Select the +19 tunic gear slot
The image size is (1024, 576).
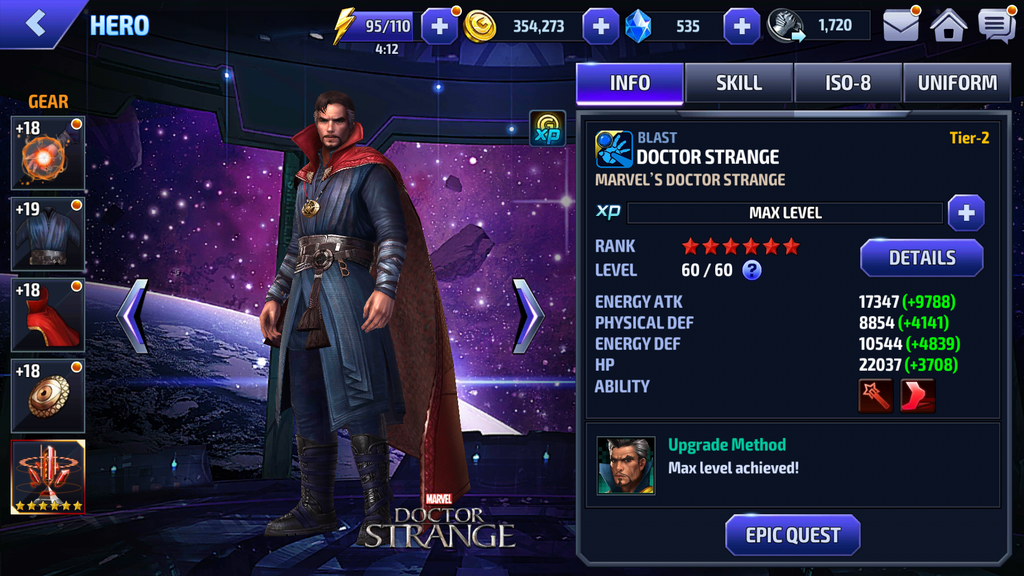click(48, 234)
